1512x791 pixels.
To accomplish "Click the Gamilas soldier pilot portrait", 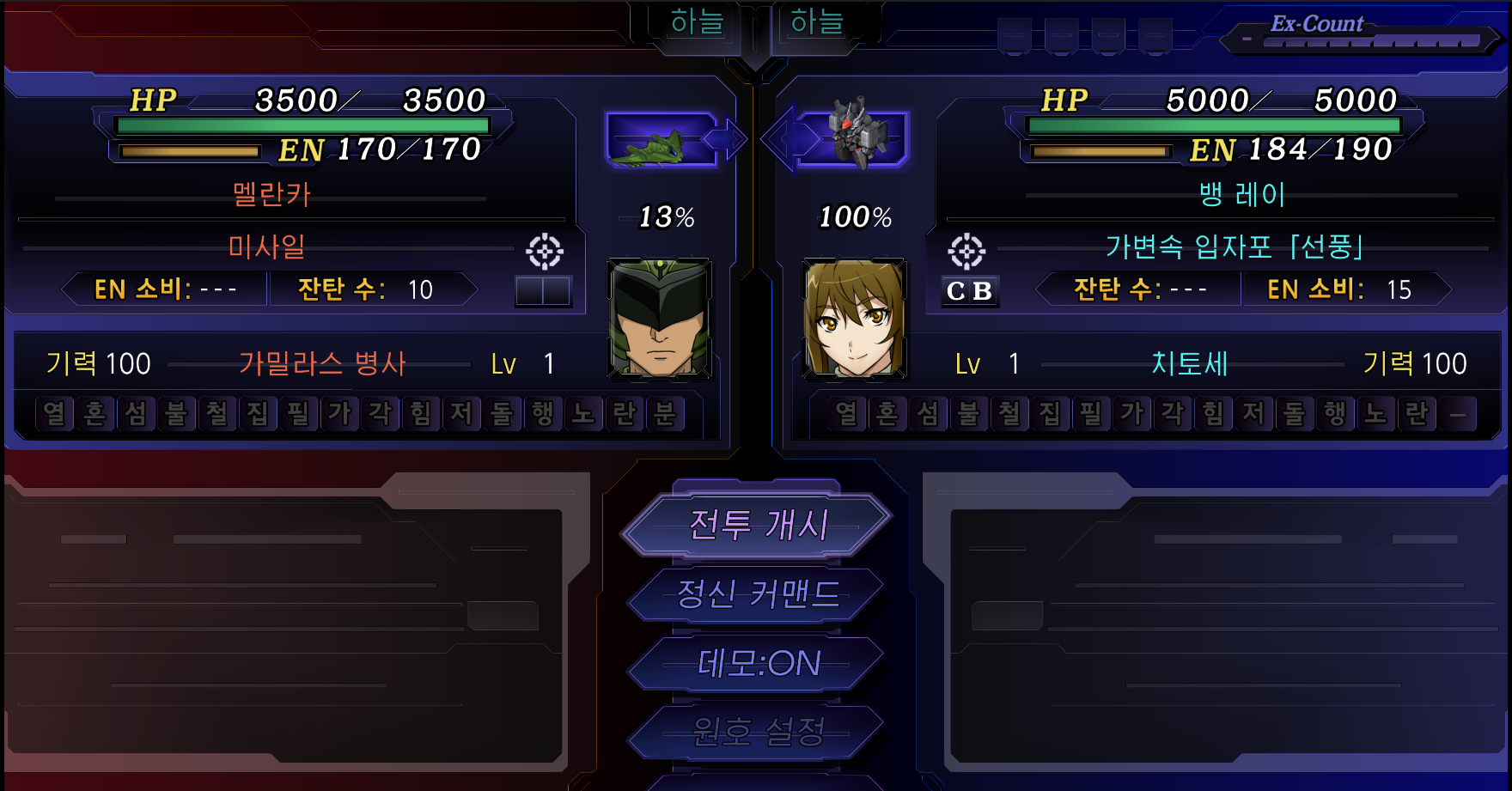I will coord(659,319).
